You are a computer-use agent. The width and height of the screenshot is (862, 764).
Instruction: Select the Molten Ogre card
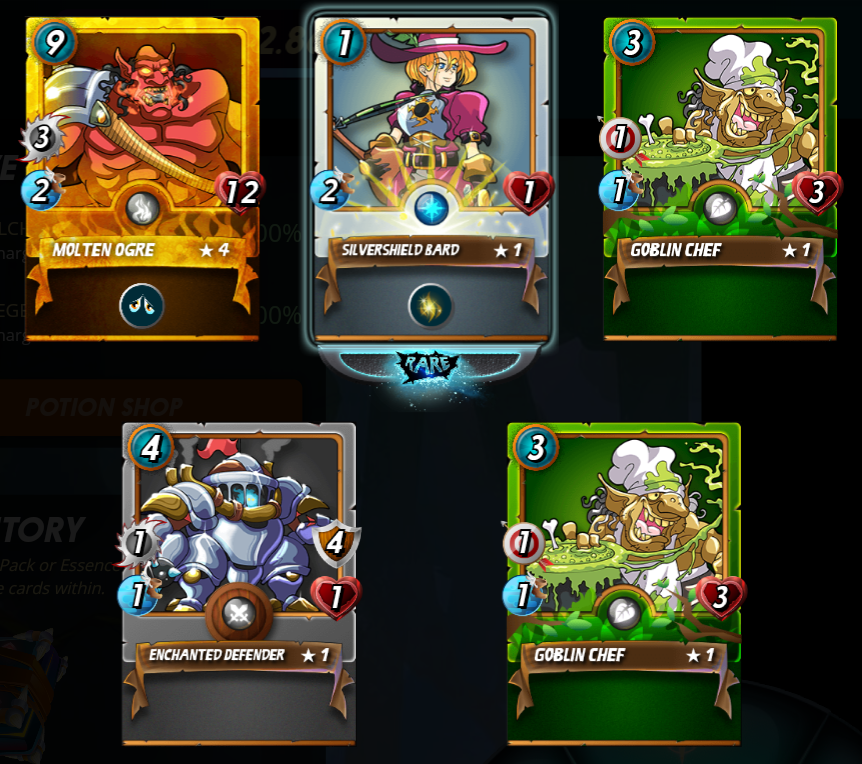[142, 150]
